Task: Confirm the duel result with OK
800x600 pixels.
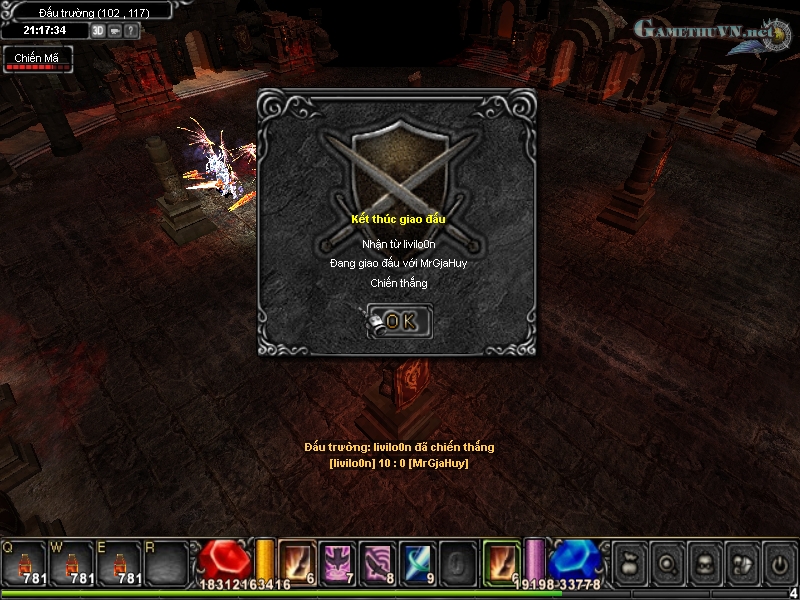Action: coord(400,321)
